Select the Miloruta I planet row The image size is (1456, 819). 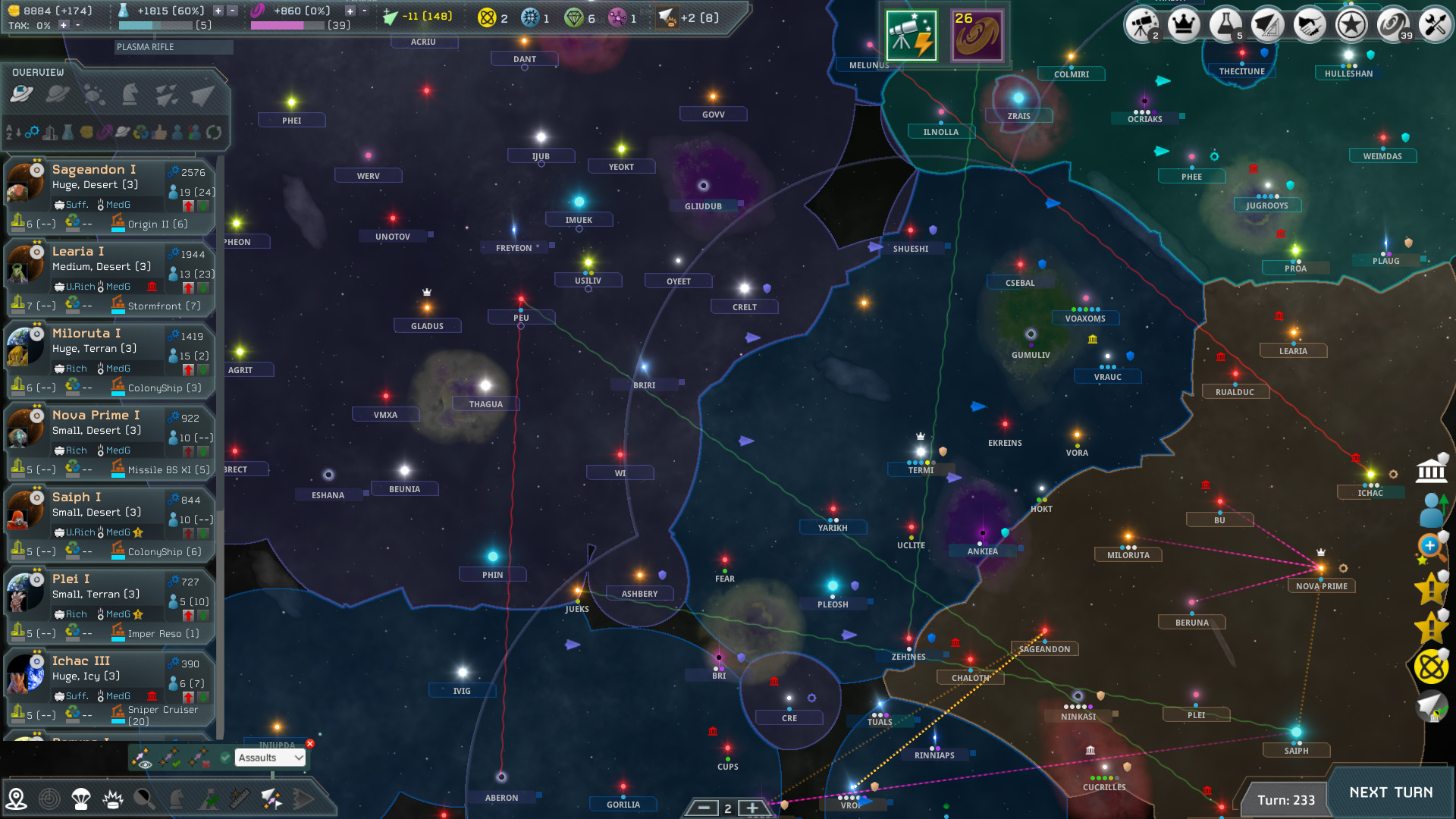click(110, 359)
